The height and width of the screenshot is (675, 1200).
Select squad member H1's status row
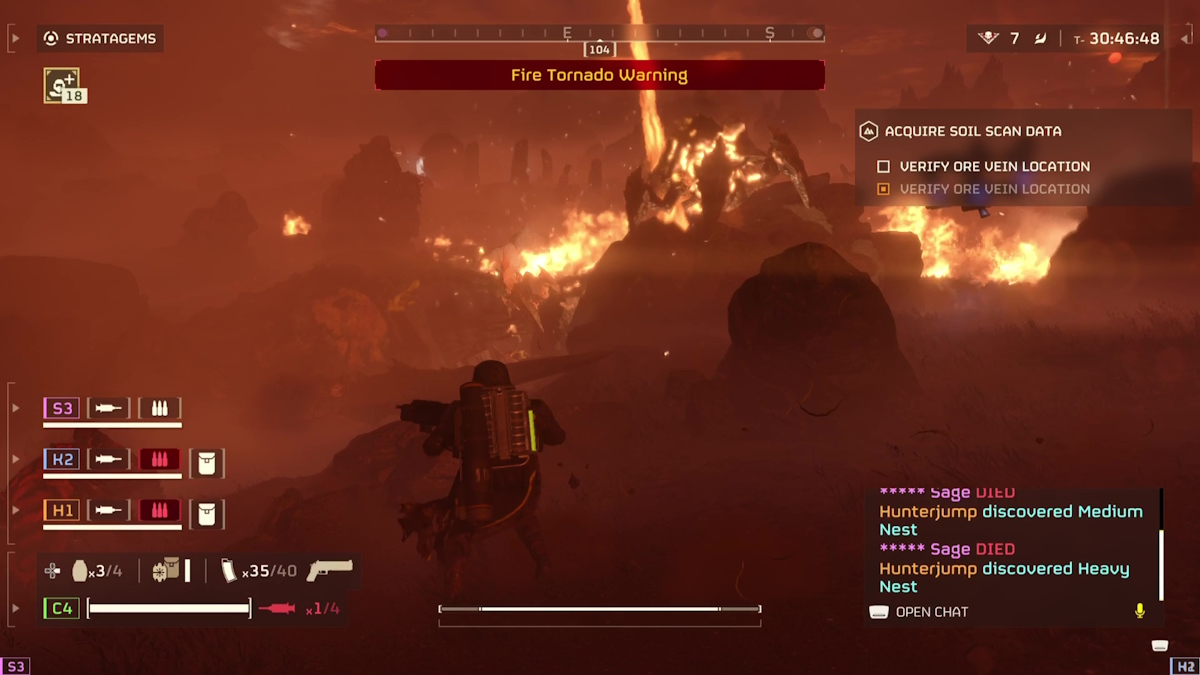click(x=112, y=510)
